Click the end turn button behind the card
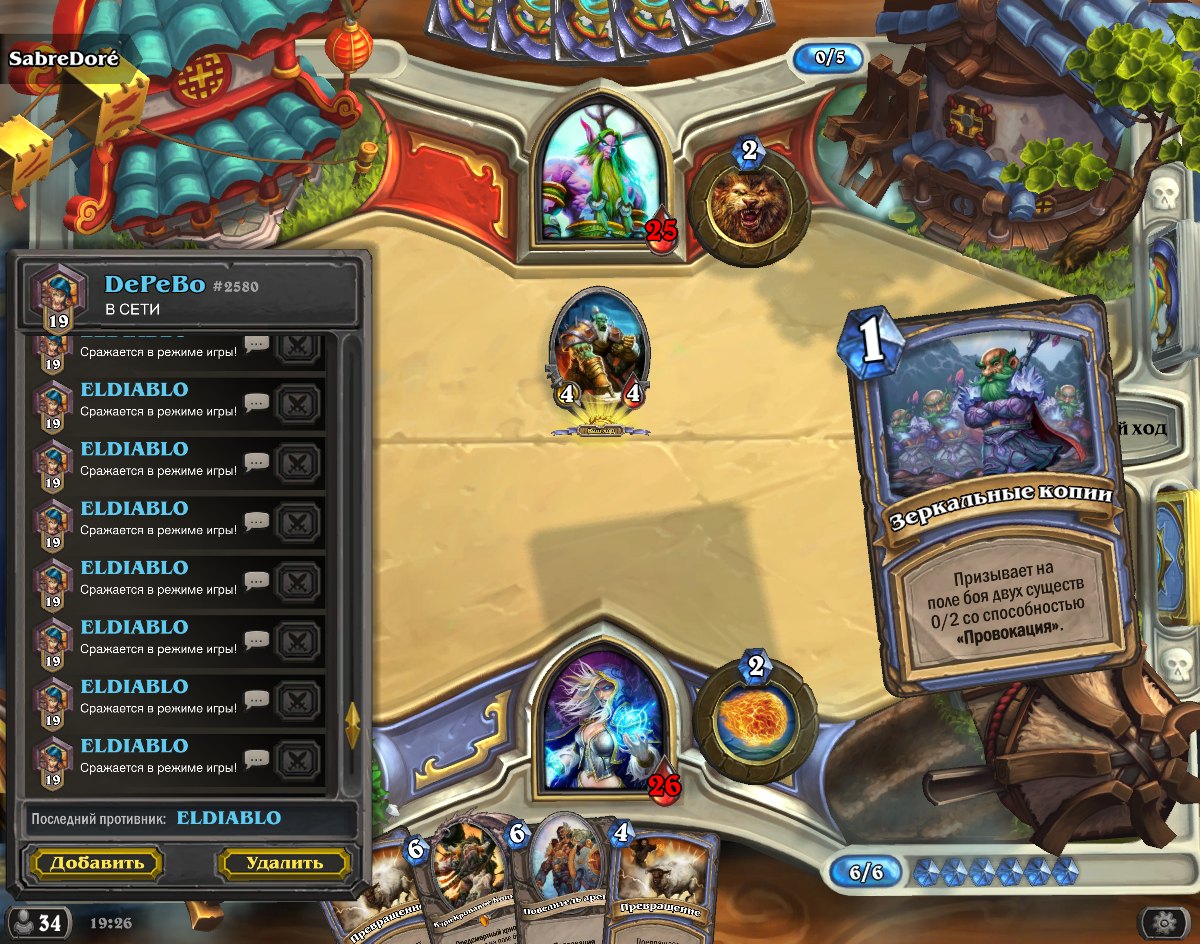This screenshot has width=1200, height=944. 1150,429
